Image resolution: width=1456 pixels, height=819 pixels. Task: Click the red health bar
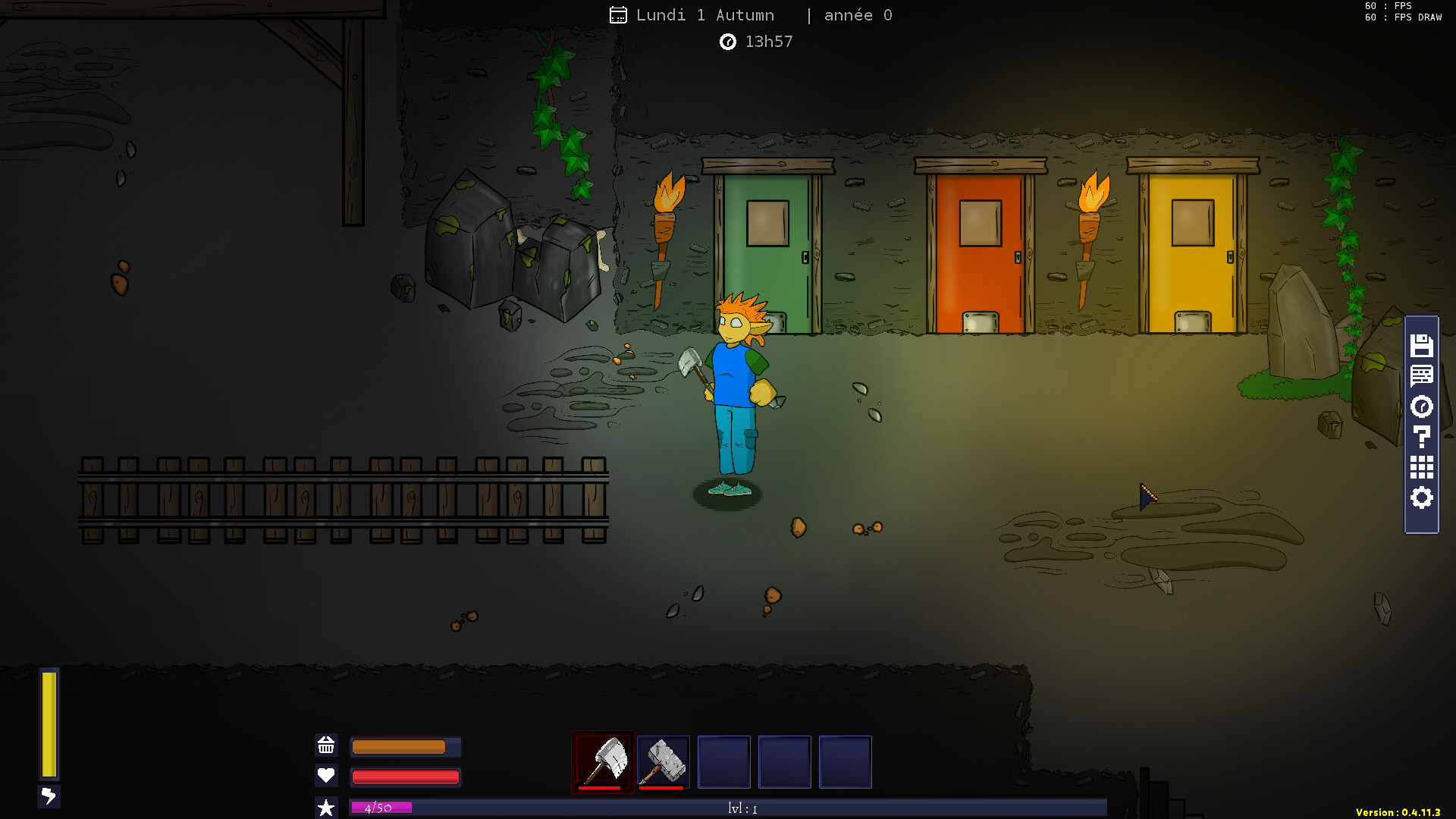pyautogui.click(x=405, y=776)
